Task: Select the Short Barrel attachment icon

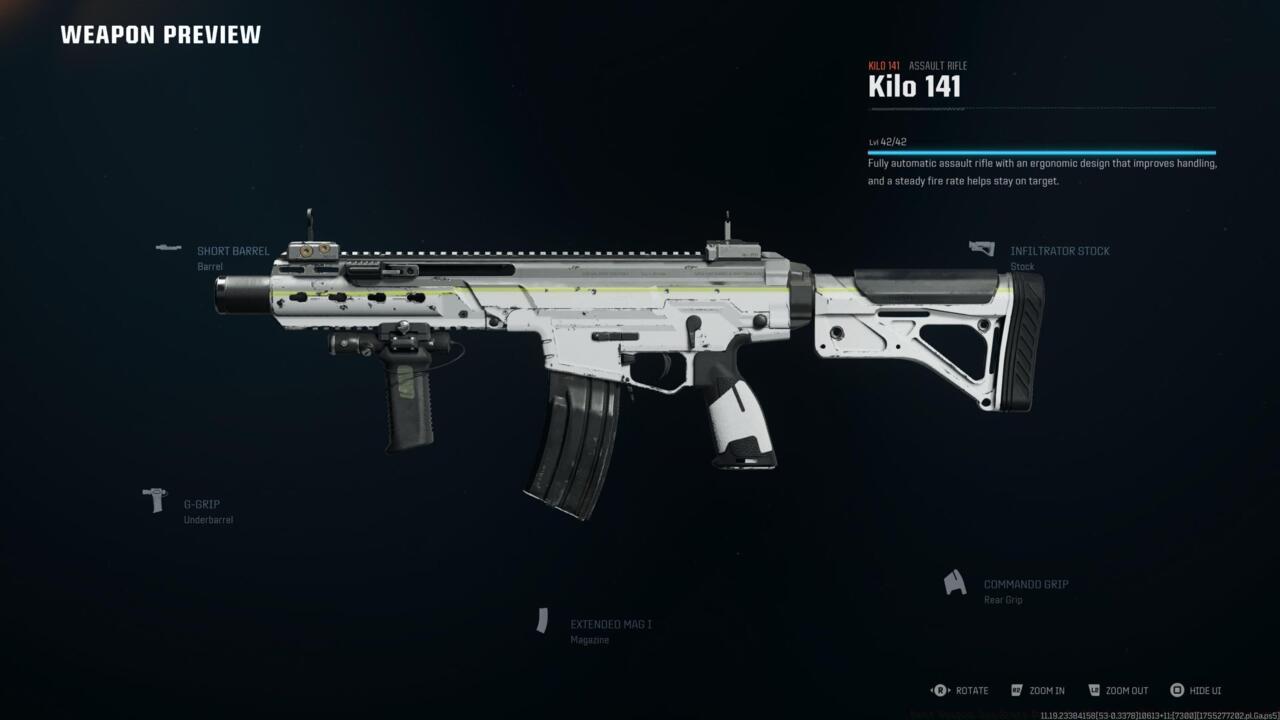Action: tap(167, 245)
